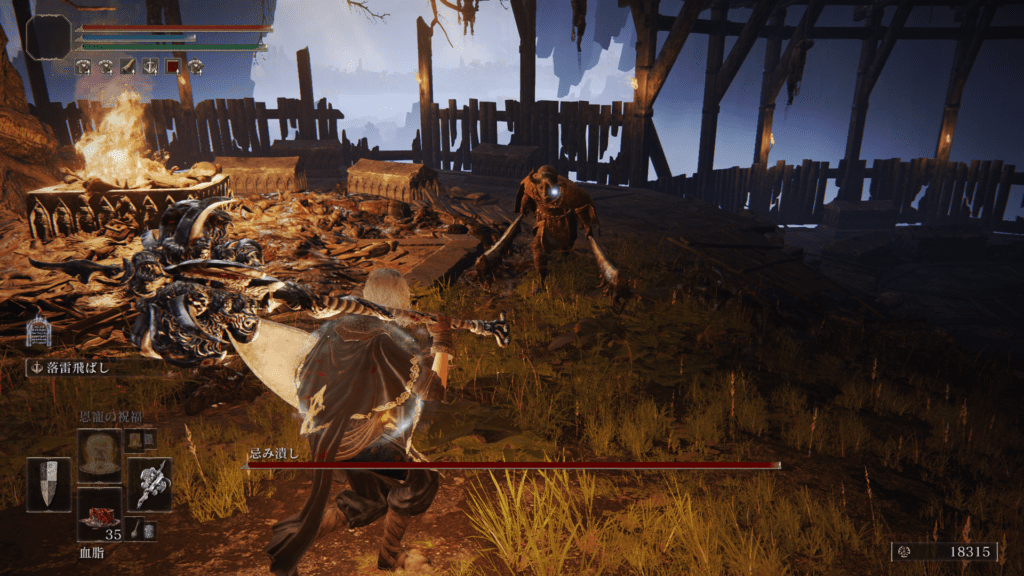
Task: Select the checkered shield left-hand slot
Action: [x=48, y=484]
